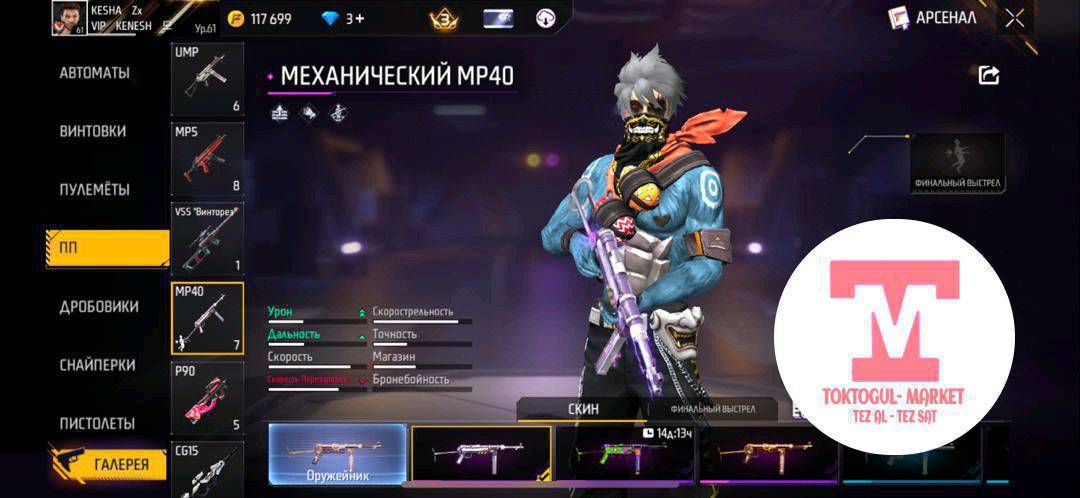Choose the green MP40 skin with timer
Image resolution: width=1080 pixels, height=498 pixels.
click(x=625, y=455)
